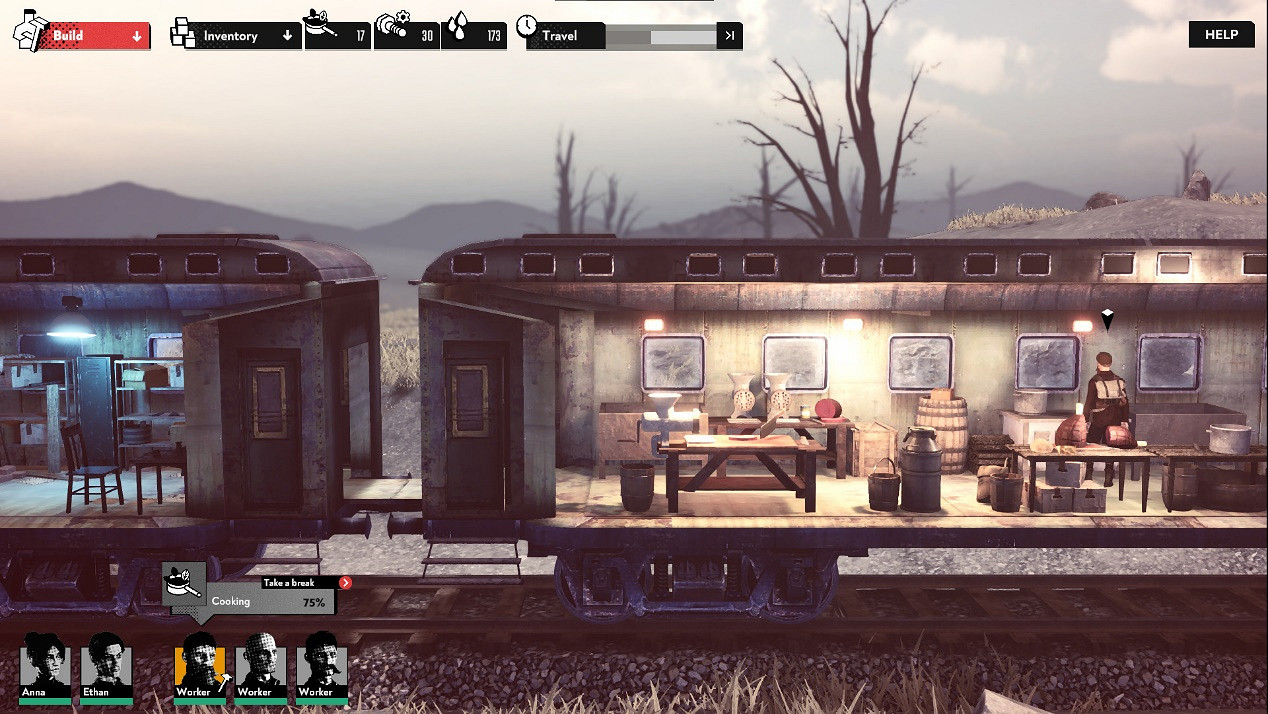Skip ahead with the travel fast-forward arrow
Image resolution: width=1268 pixels, height=714 pixels.
(730, 36)
